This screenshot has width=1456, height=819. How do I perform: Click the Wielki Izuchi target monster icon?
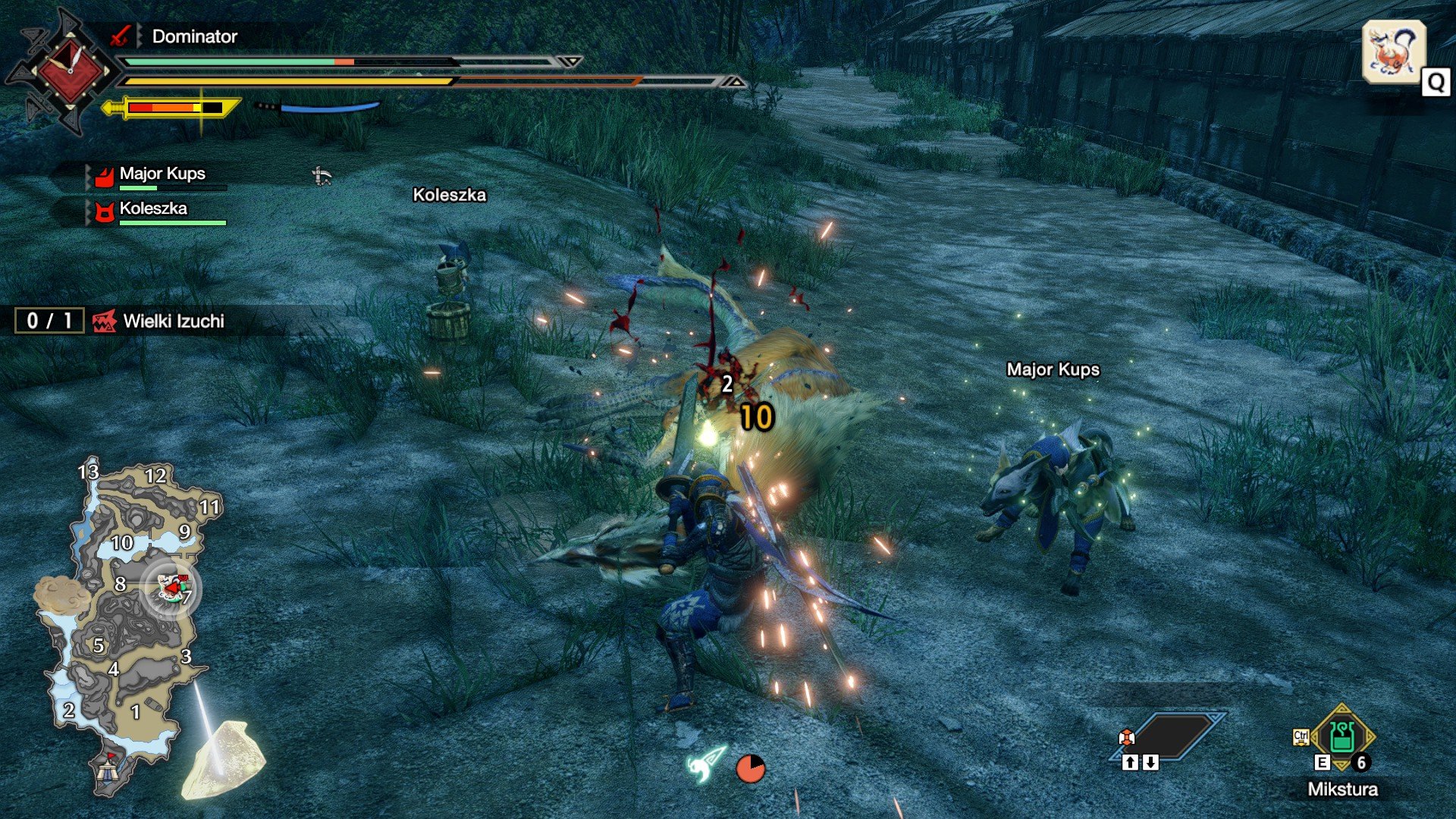[x=107, y=322]
